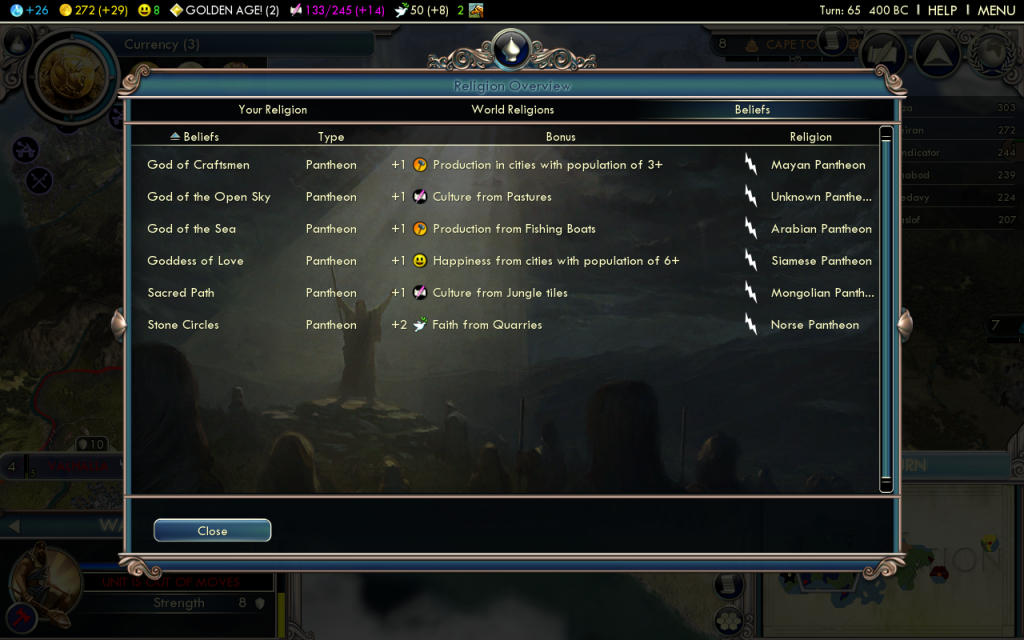This screenshot has height=640, width=1024.
Task: Sort by the Religion column header
Action: point(810,137)
